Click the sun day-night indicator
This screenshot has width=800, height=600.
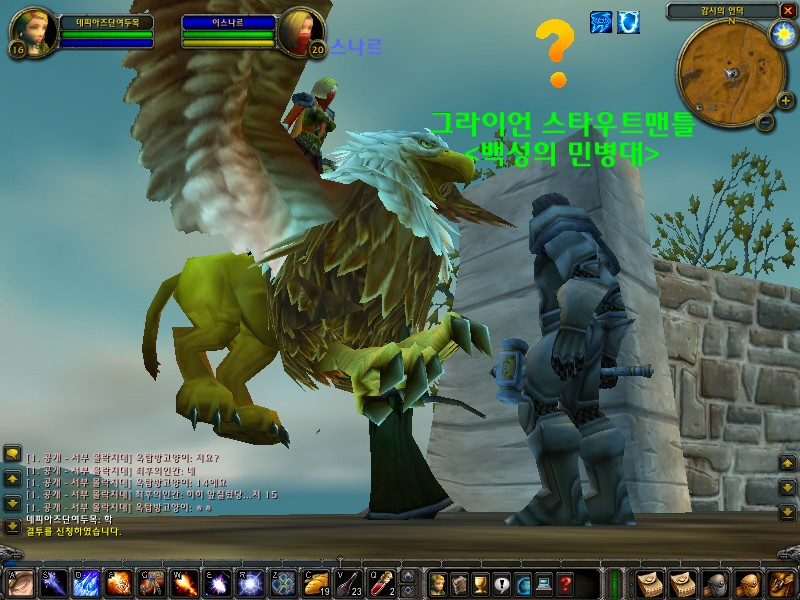coord(781,33)
